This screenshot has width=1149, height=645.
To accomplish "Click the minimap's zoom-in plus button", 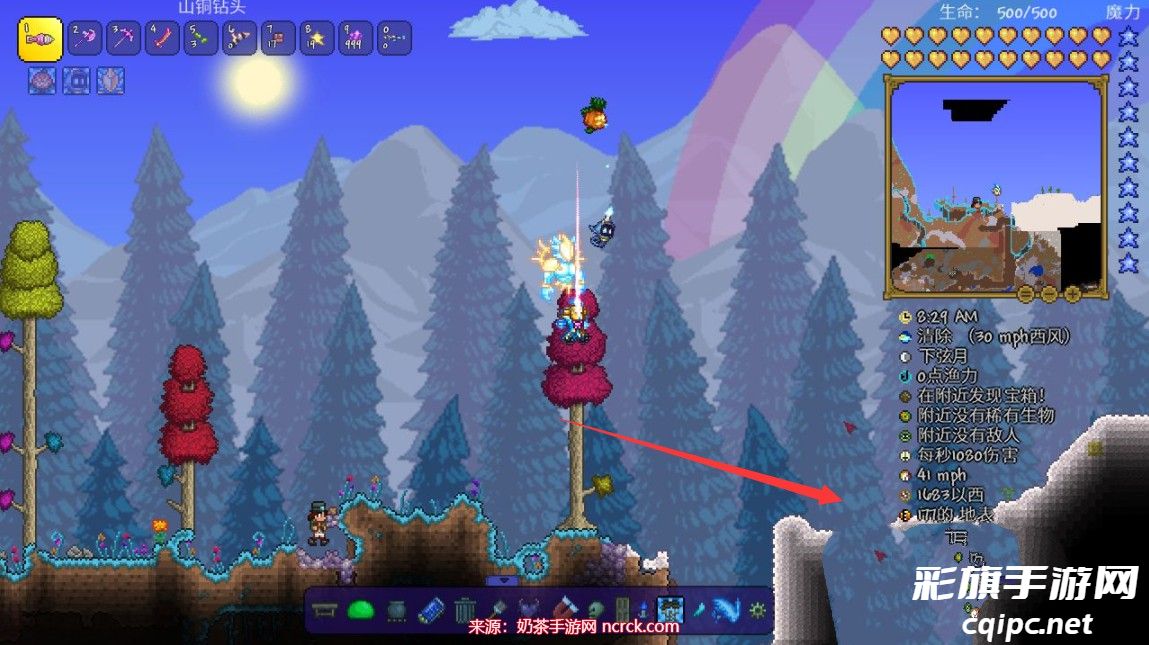I will point(1073,294).
